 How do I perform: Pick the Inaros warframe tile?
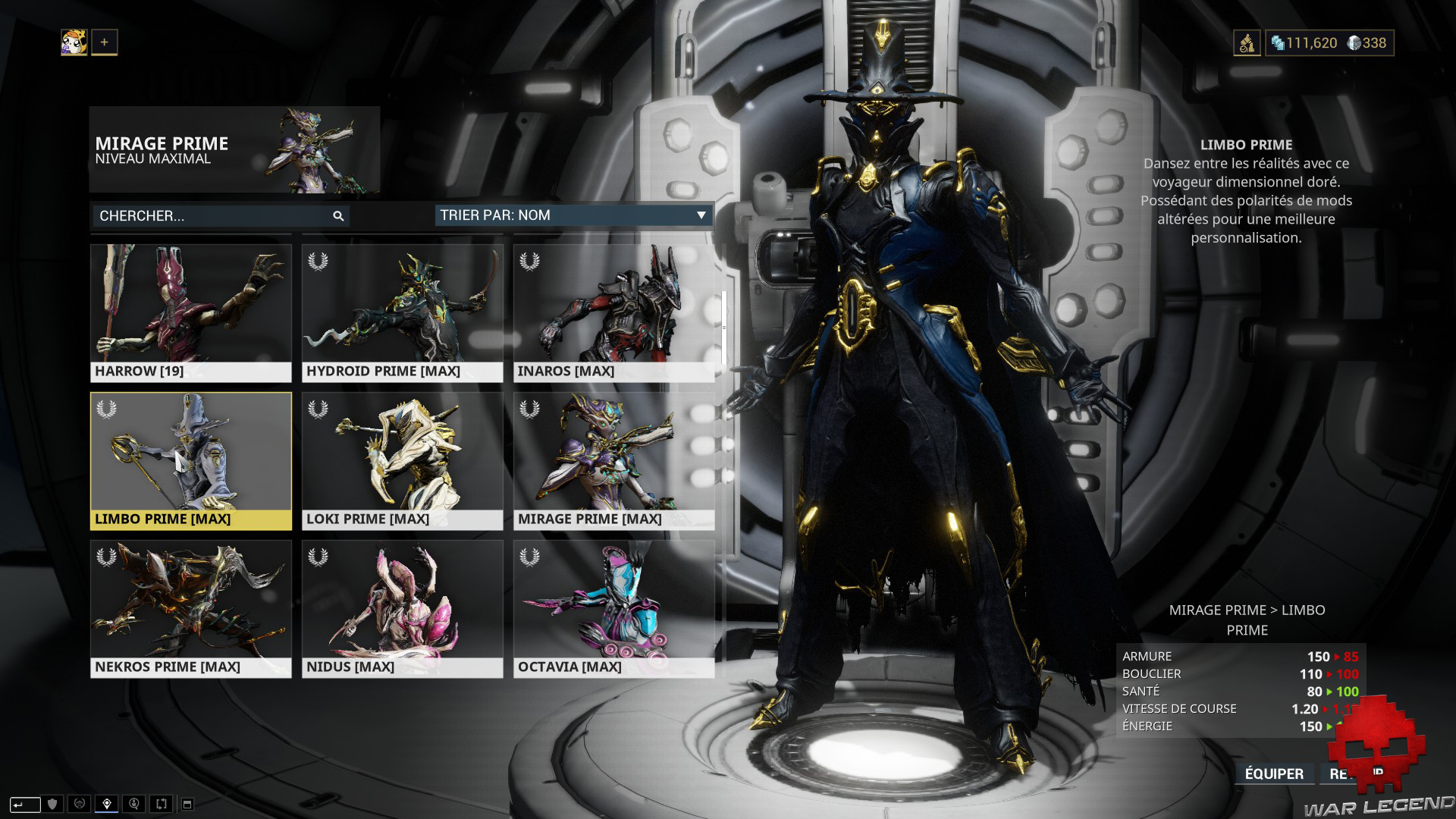pos(613,312)
